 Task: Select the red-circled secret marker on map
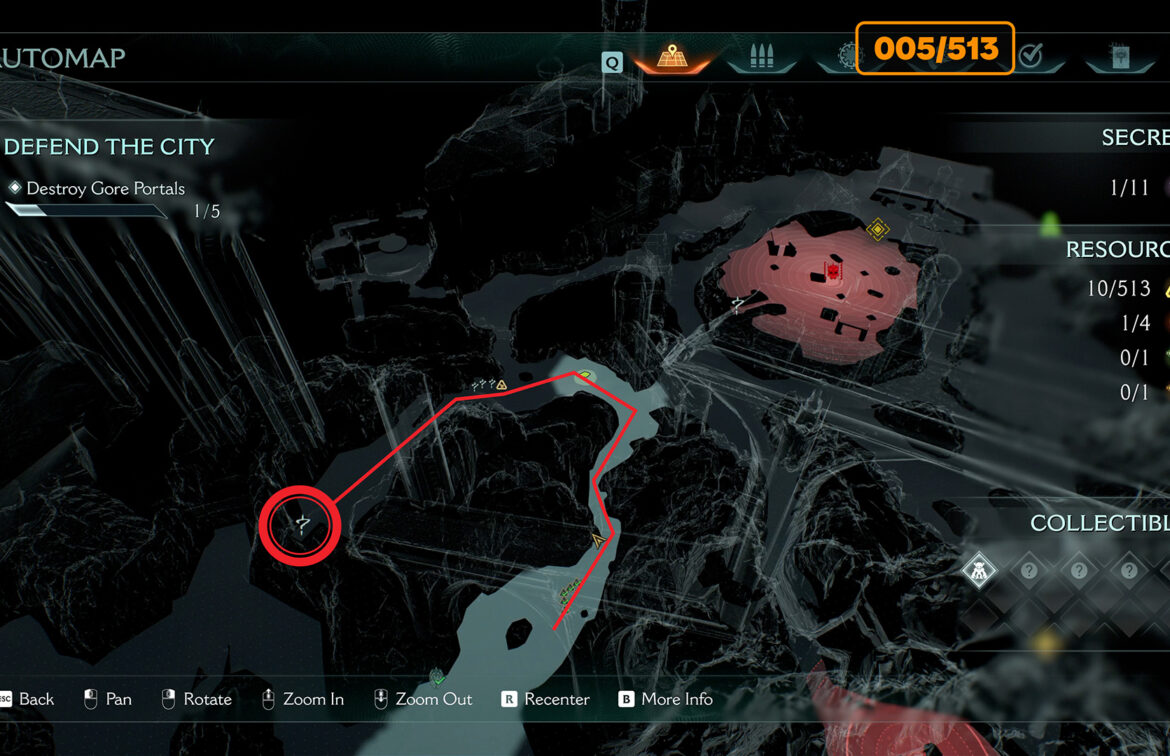(300, 524)
